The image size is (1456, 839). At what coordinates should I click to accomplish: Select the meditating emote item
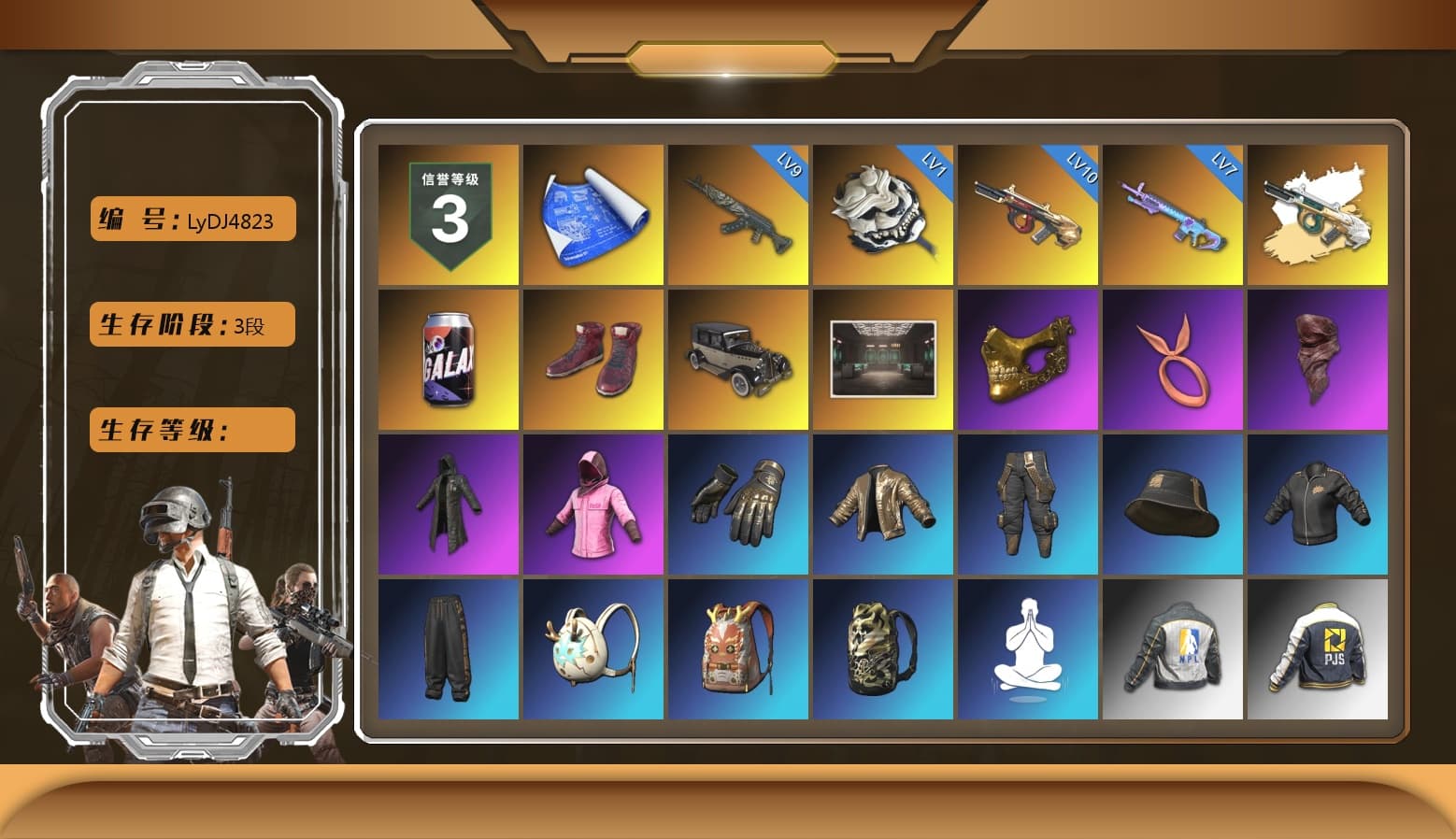(x=1028, y=647)
